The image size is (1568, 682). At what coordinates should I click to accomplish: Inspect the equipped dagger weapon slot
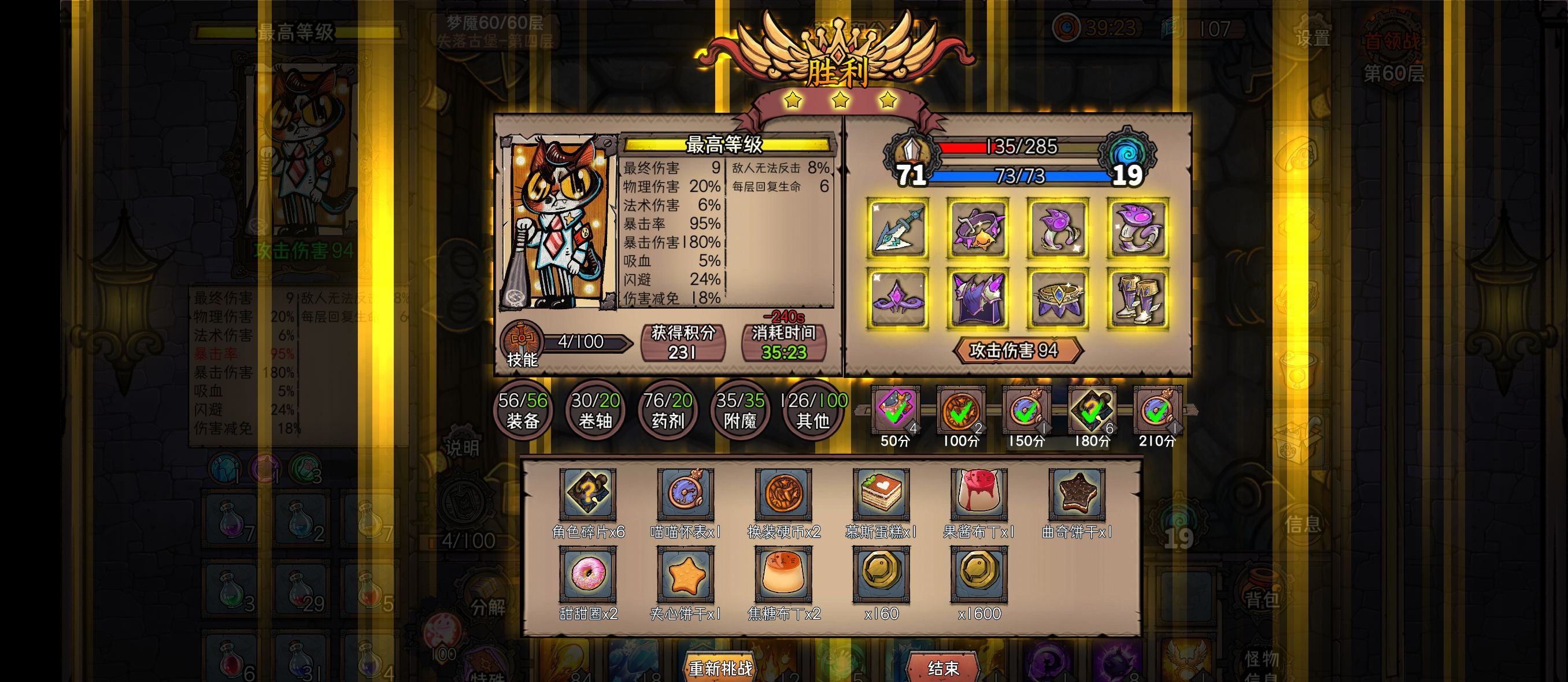pyautogui.click(x=898, y=229)
